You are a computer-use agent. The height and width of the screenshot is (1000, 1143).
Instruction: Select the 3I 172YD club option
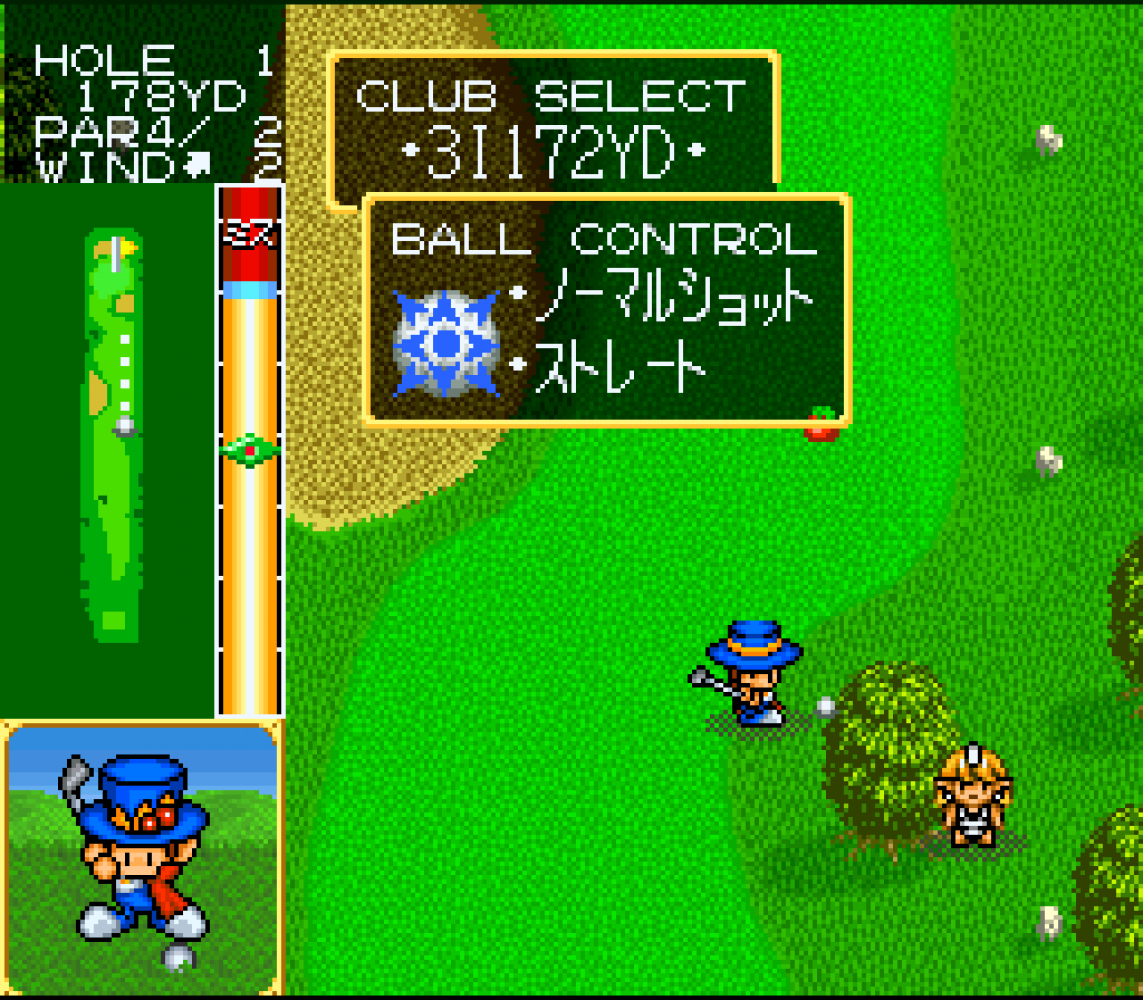(553, 155)
